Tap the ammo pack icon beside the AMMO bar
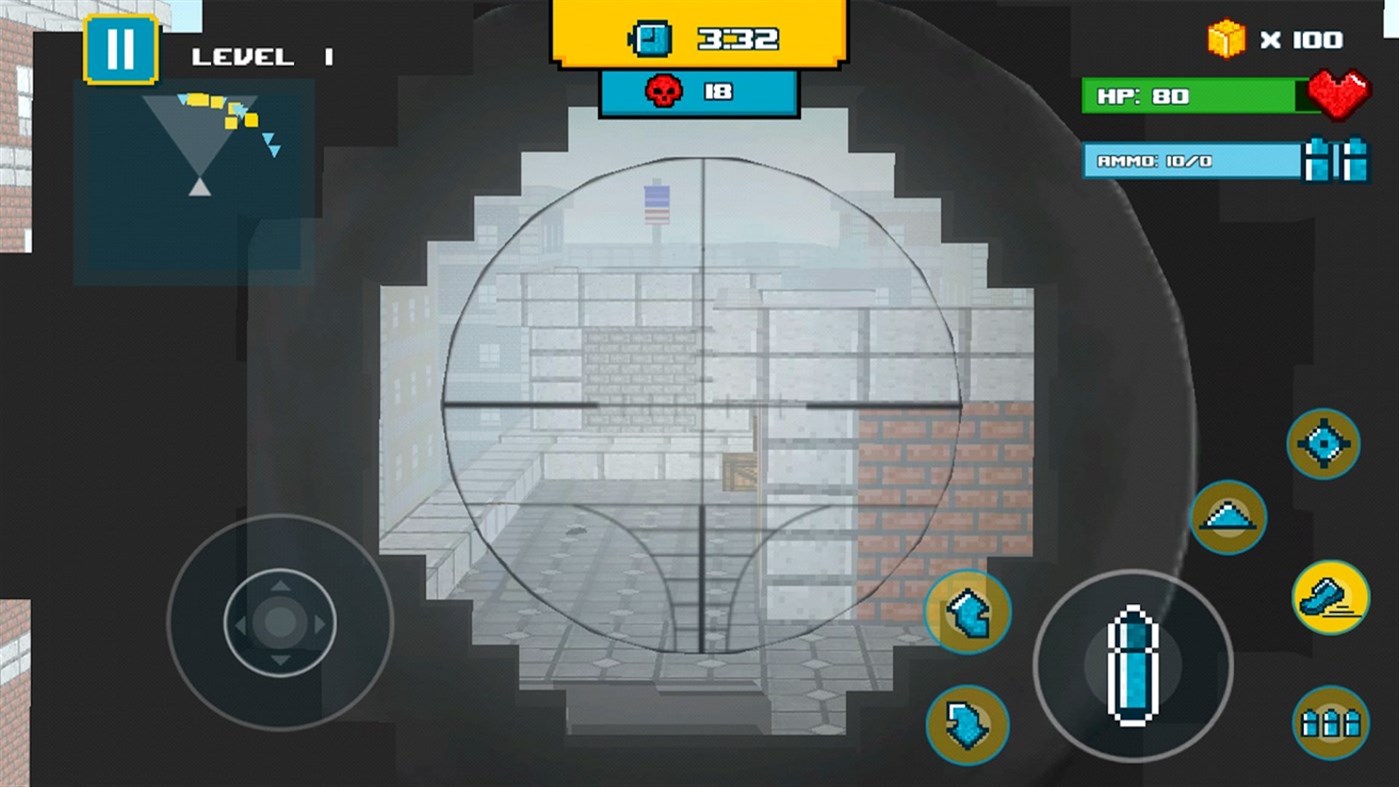The height and width of the screenshot is (787, 1399). [x=1337, y=160]
